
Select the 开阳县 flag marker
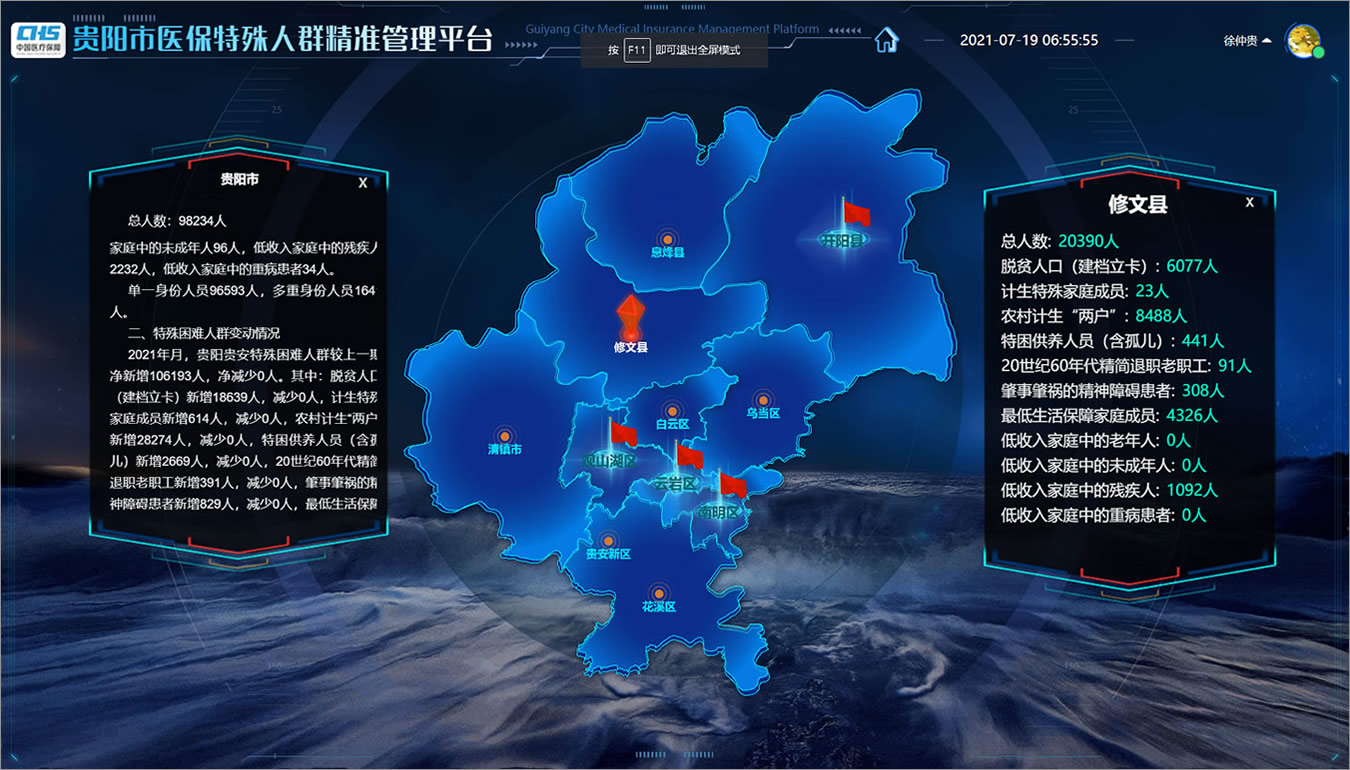[x=855, y=214]
